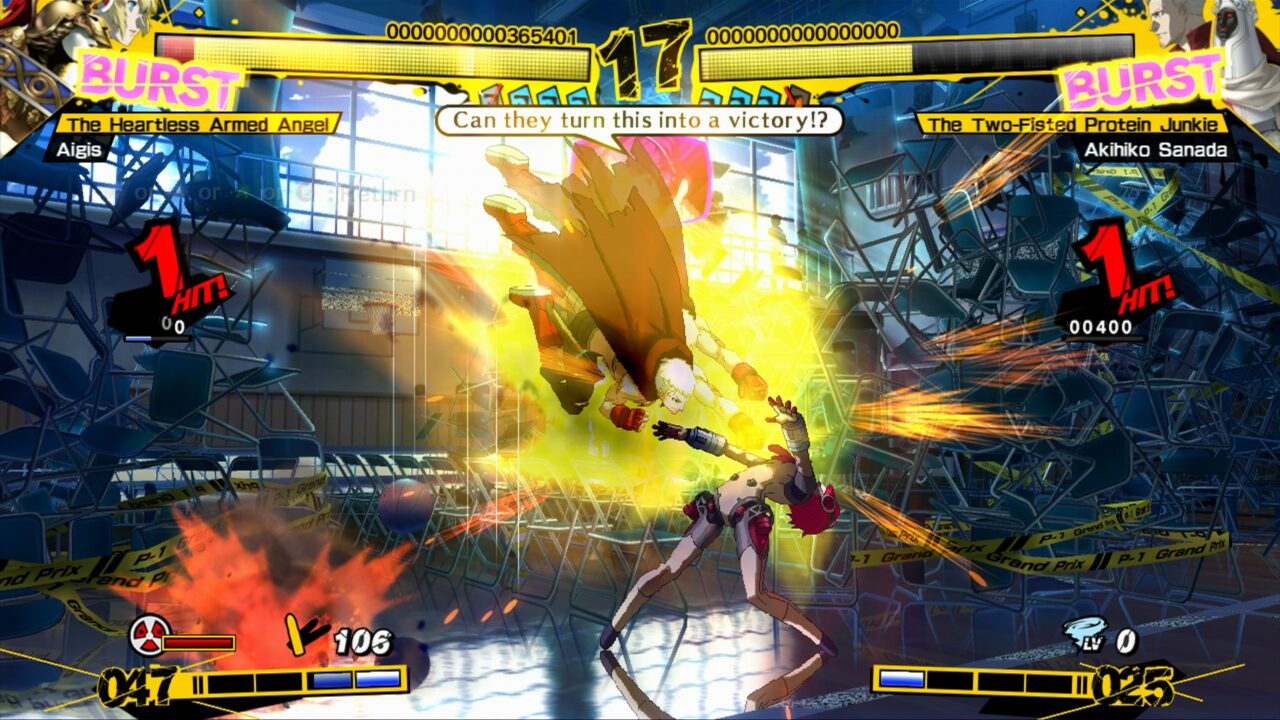The width and height of the screenshot is (1280, 720).
Task: Select the round timer showing 17
Action: [x=640, y=55]
